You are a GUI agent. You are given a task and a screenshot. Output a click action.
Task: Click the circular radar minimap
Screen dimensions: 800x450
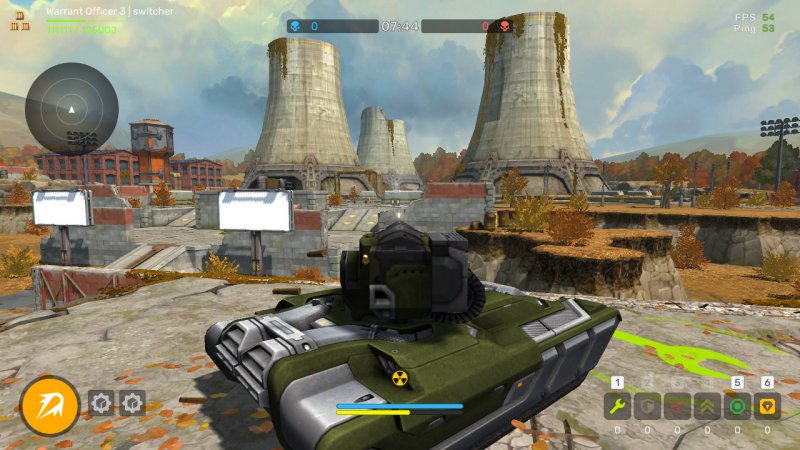(71, 108)
